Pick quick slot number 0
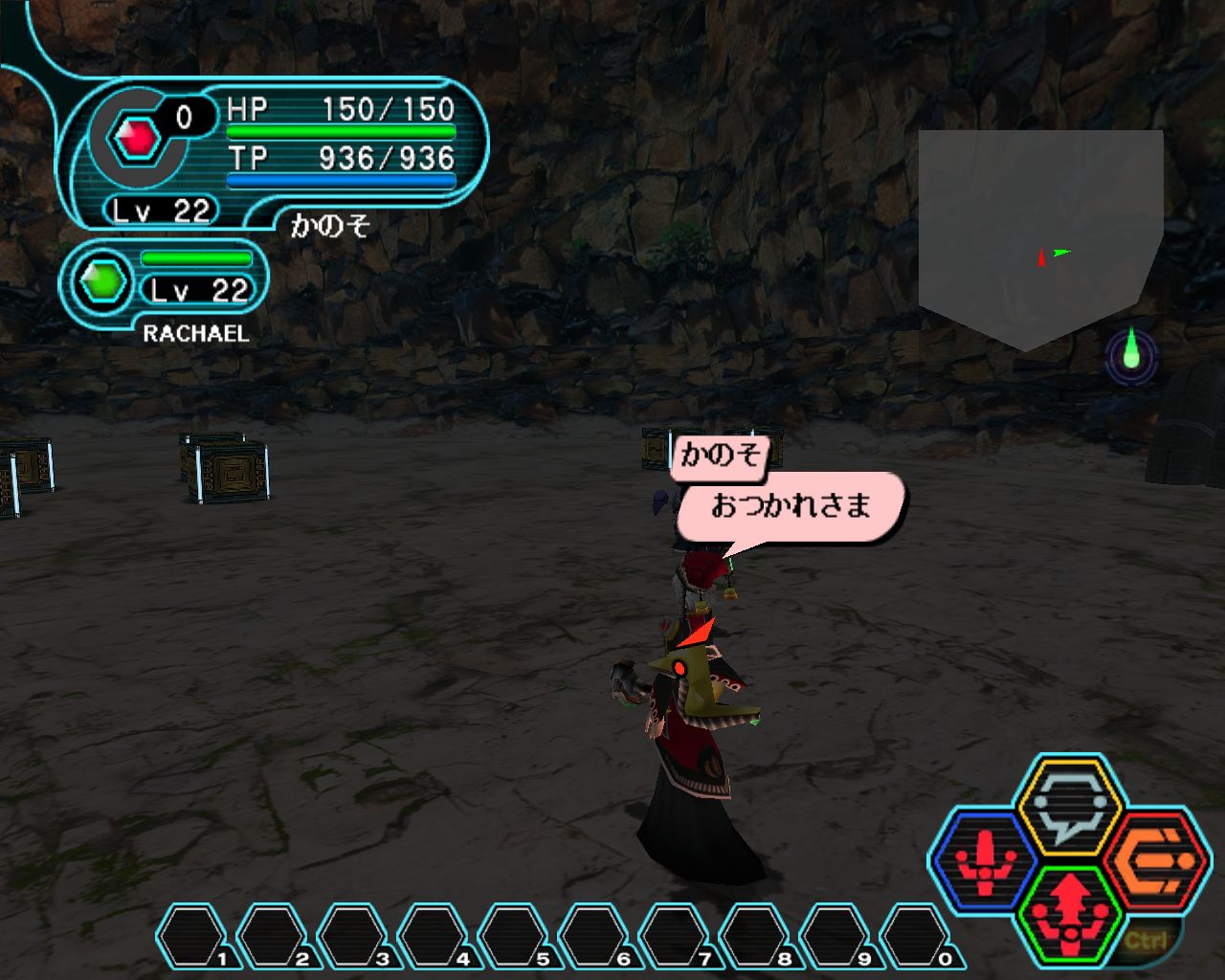The height and width of the screenshot is (980, 1225). coord(916,935)
